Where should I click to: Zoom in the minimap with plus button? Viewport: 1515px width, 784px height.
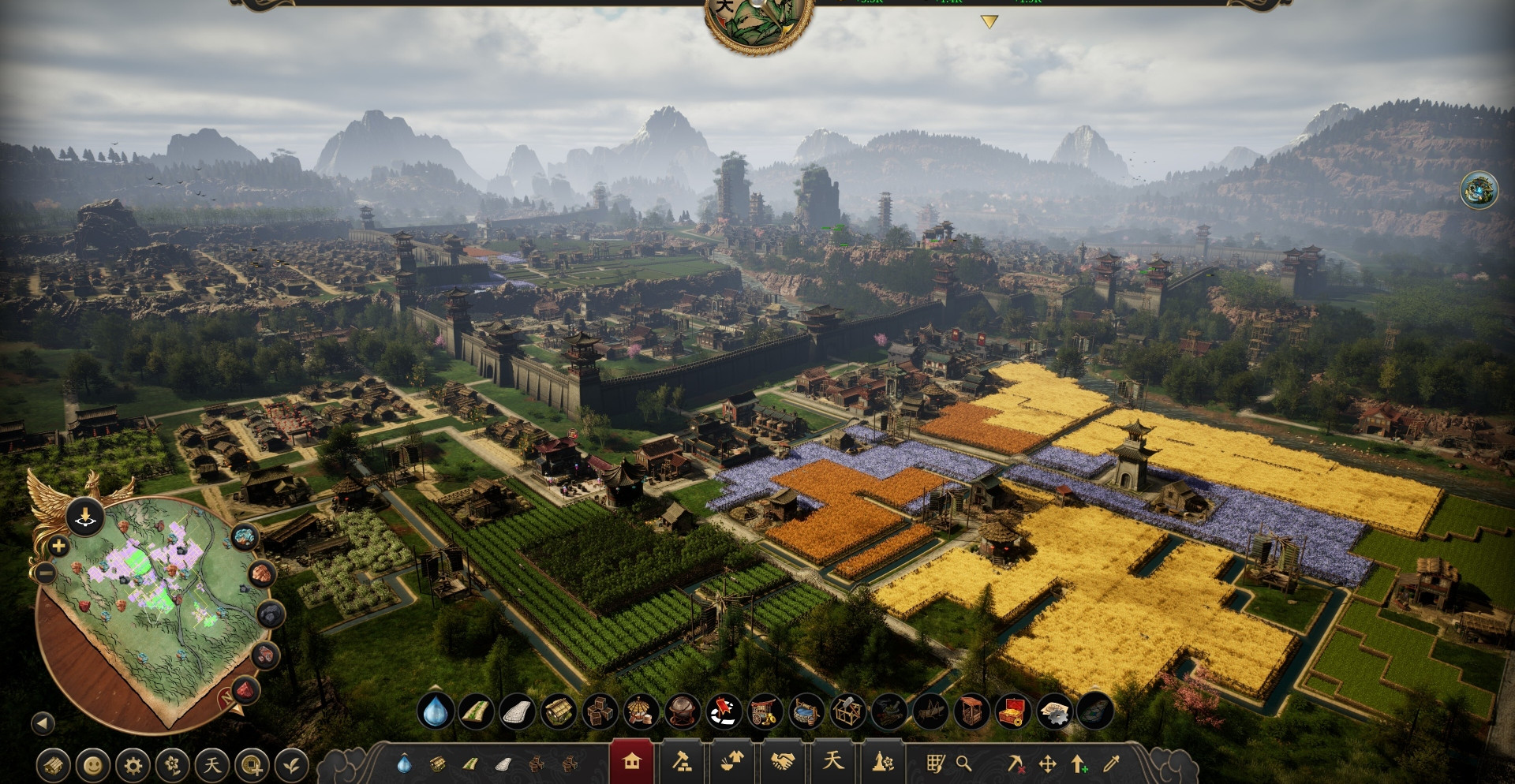pos(58,546)
